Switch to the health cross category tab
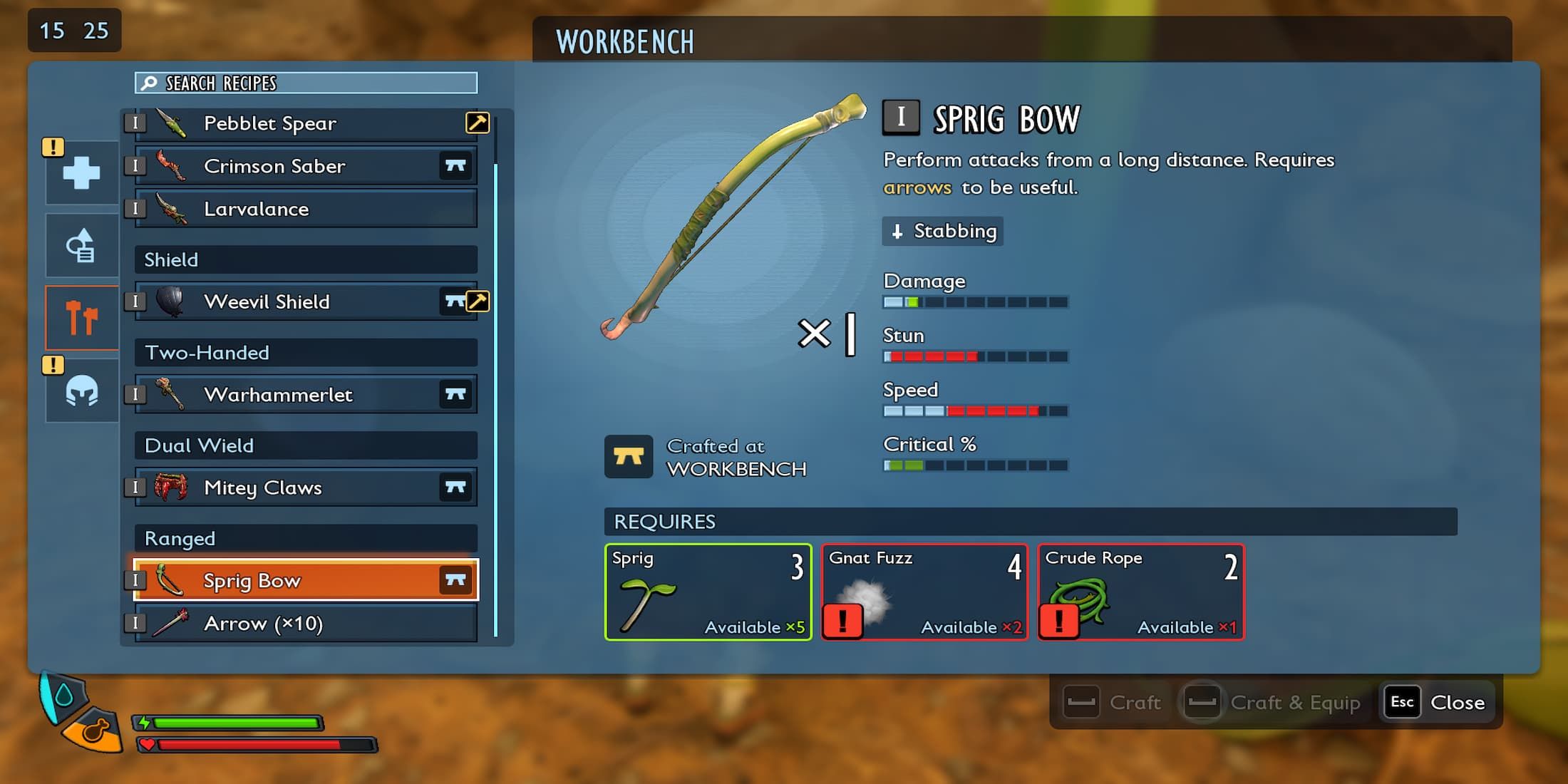The height and width of the screenshot is (784, 1568). coord(82,172)
